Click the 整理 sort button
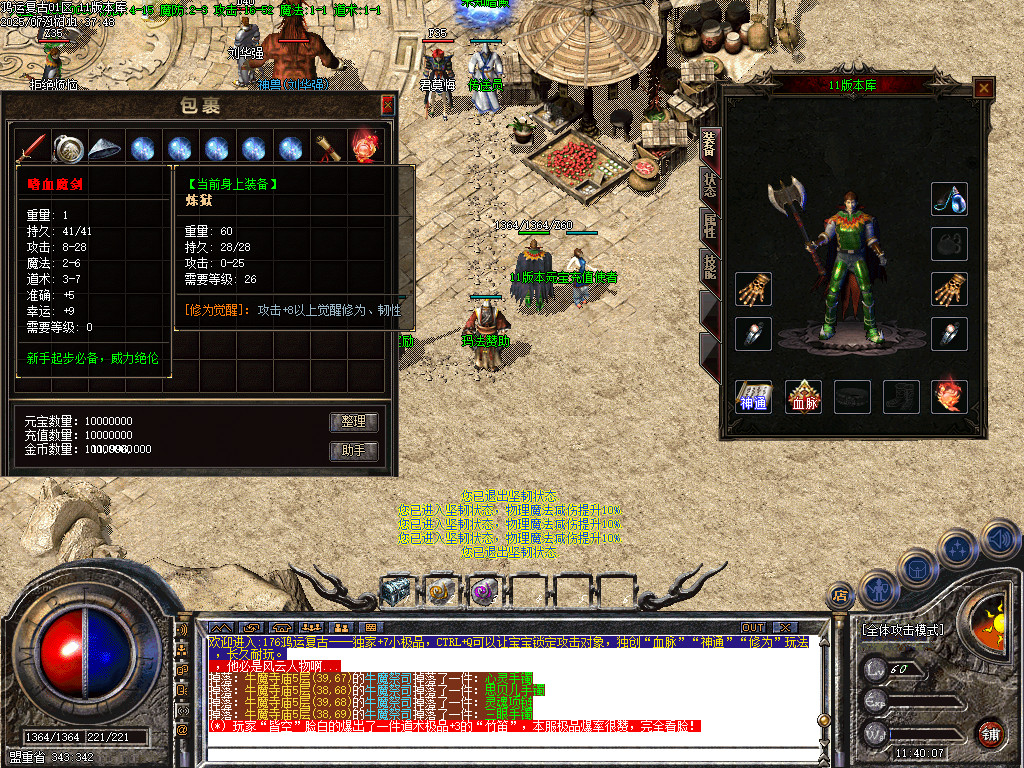The width and height of the screenshot is (1024, 768). pyautogui.click(x=354, y=422)
